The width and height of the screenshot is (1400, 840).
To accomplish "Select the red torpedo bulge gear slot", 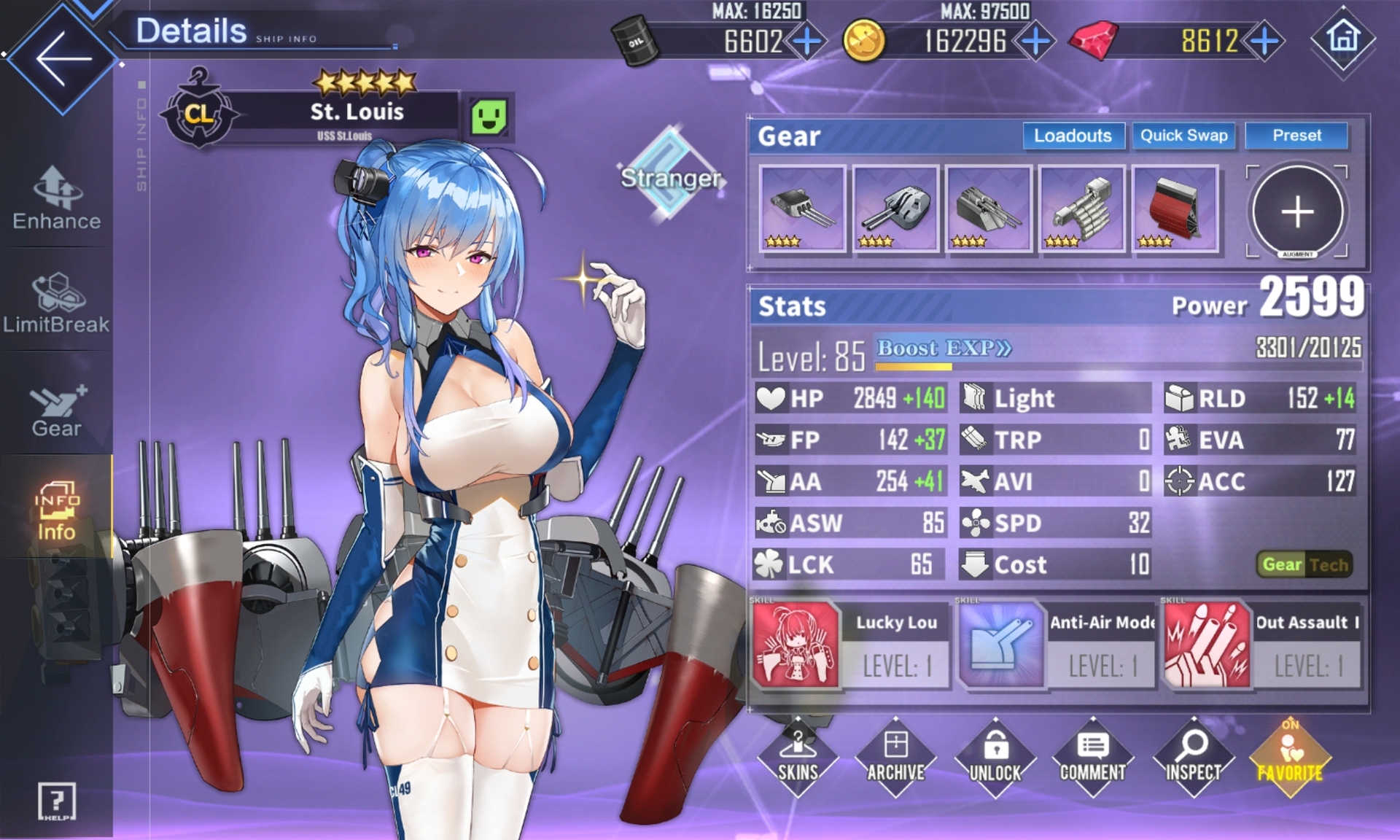I will tap(1175, 209).
